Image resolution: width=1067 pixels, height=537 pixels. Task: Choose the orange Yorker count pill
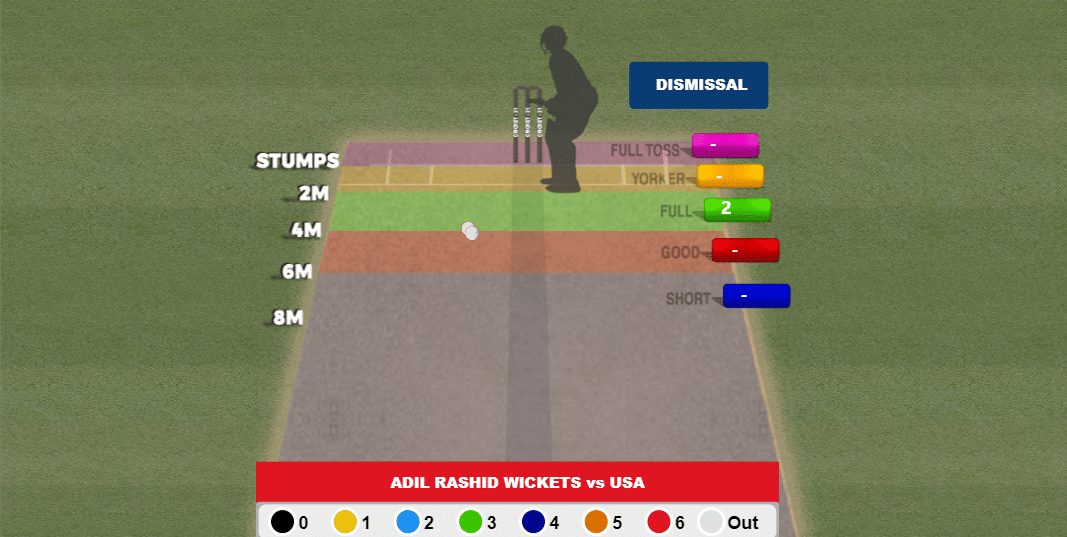(730, 176)
